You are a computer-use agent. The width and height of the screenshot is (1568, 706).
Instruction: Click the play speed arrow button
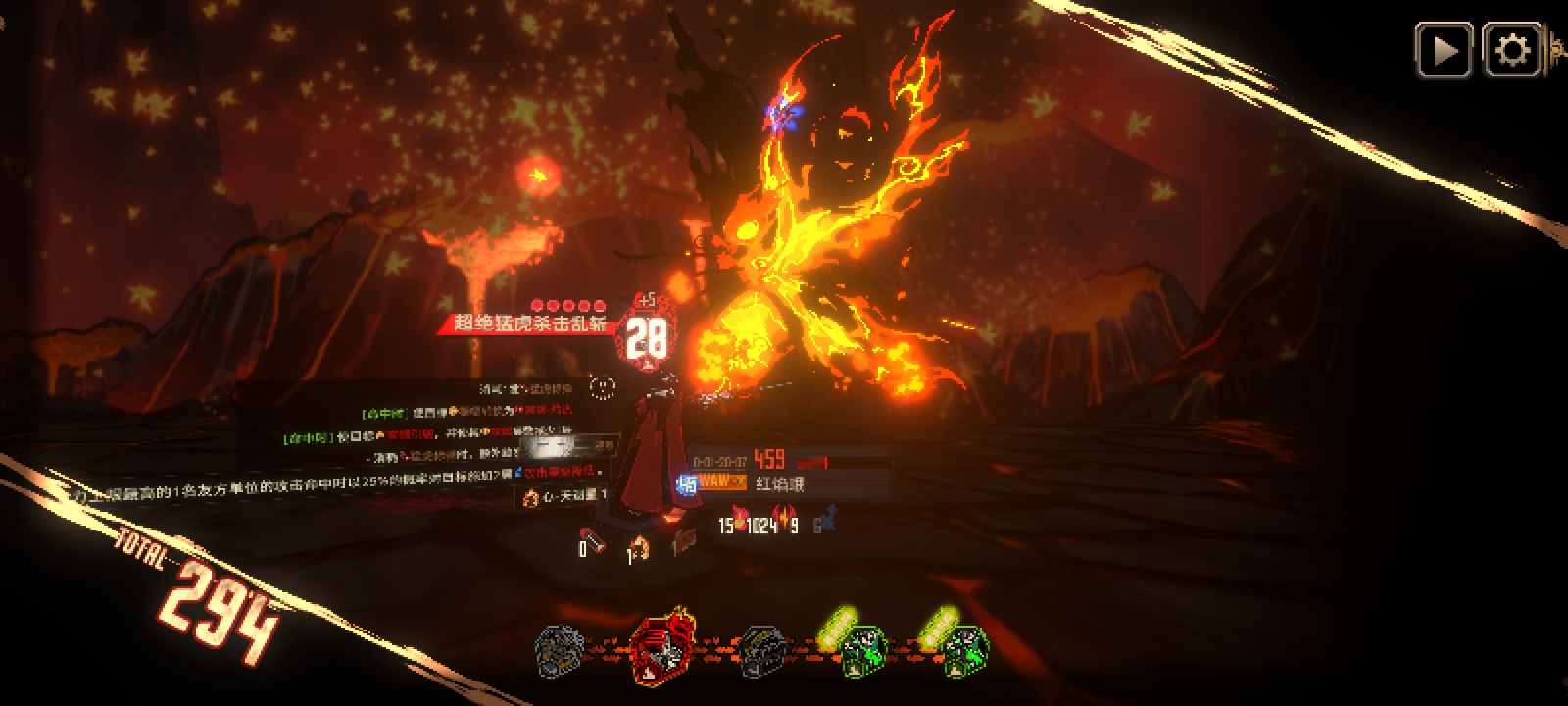(x=1444, y=51)
